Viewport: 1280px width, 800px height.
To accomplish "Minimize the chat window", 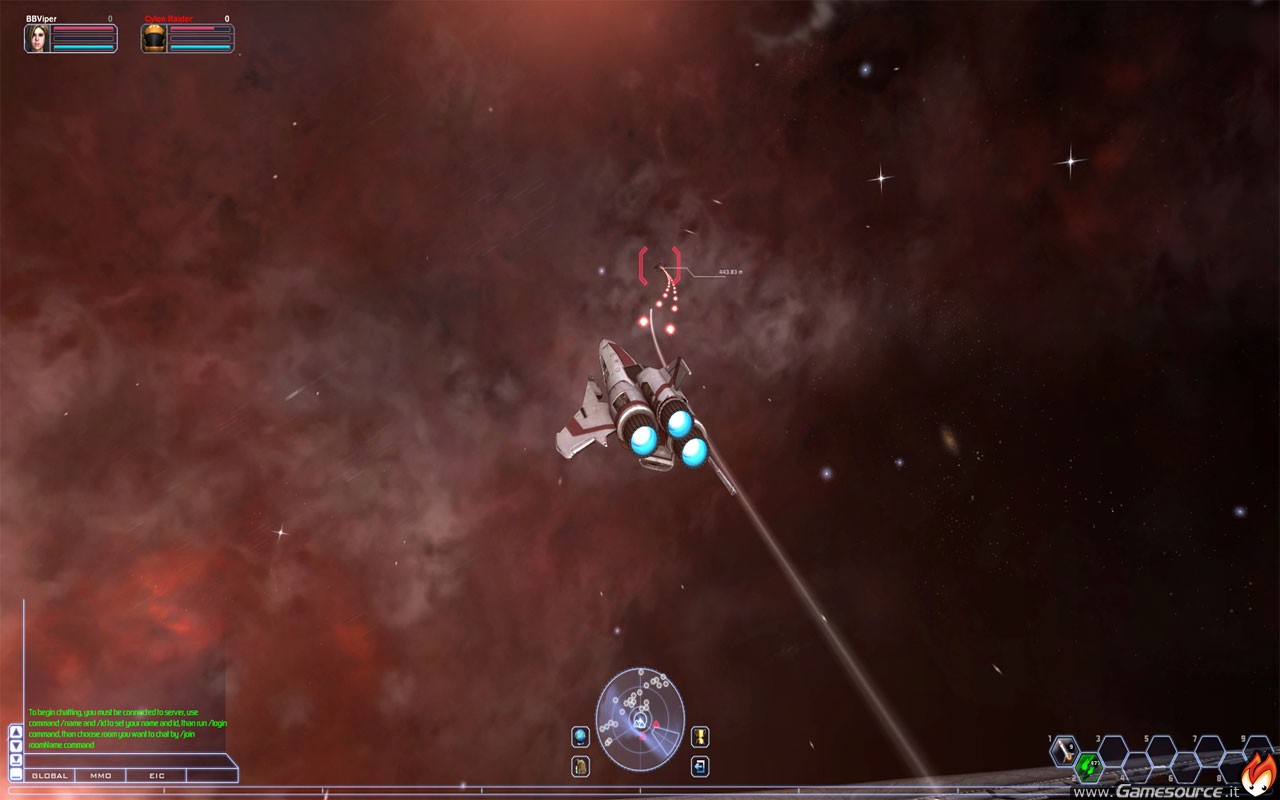I will point(16,774).
